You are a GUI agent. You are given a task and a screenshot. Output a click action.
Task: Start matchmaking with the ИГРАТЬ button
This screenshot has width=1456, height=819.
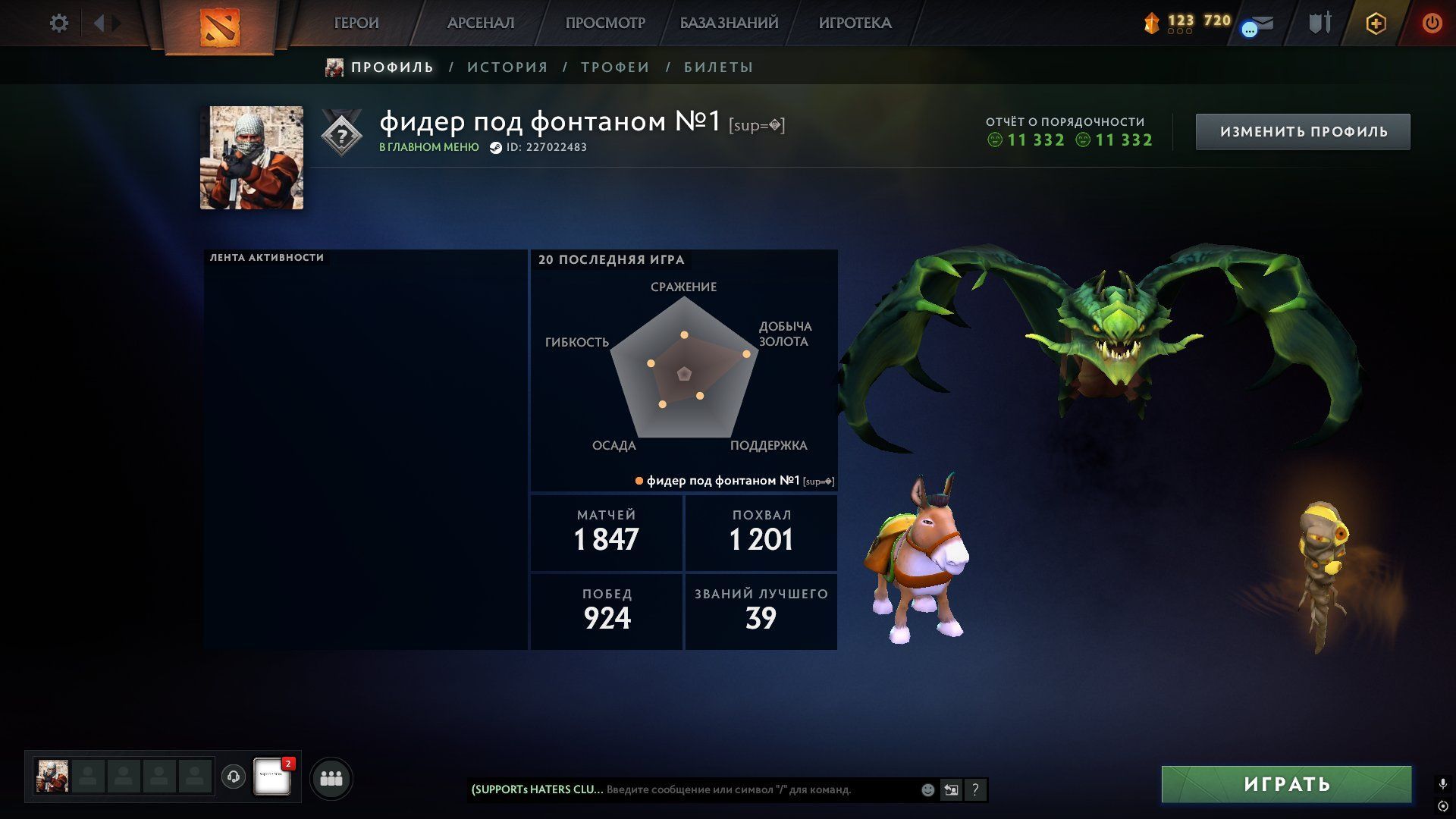(1286, 784)
